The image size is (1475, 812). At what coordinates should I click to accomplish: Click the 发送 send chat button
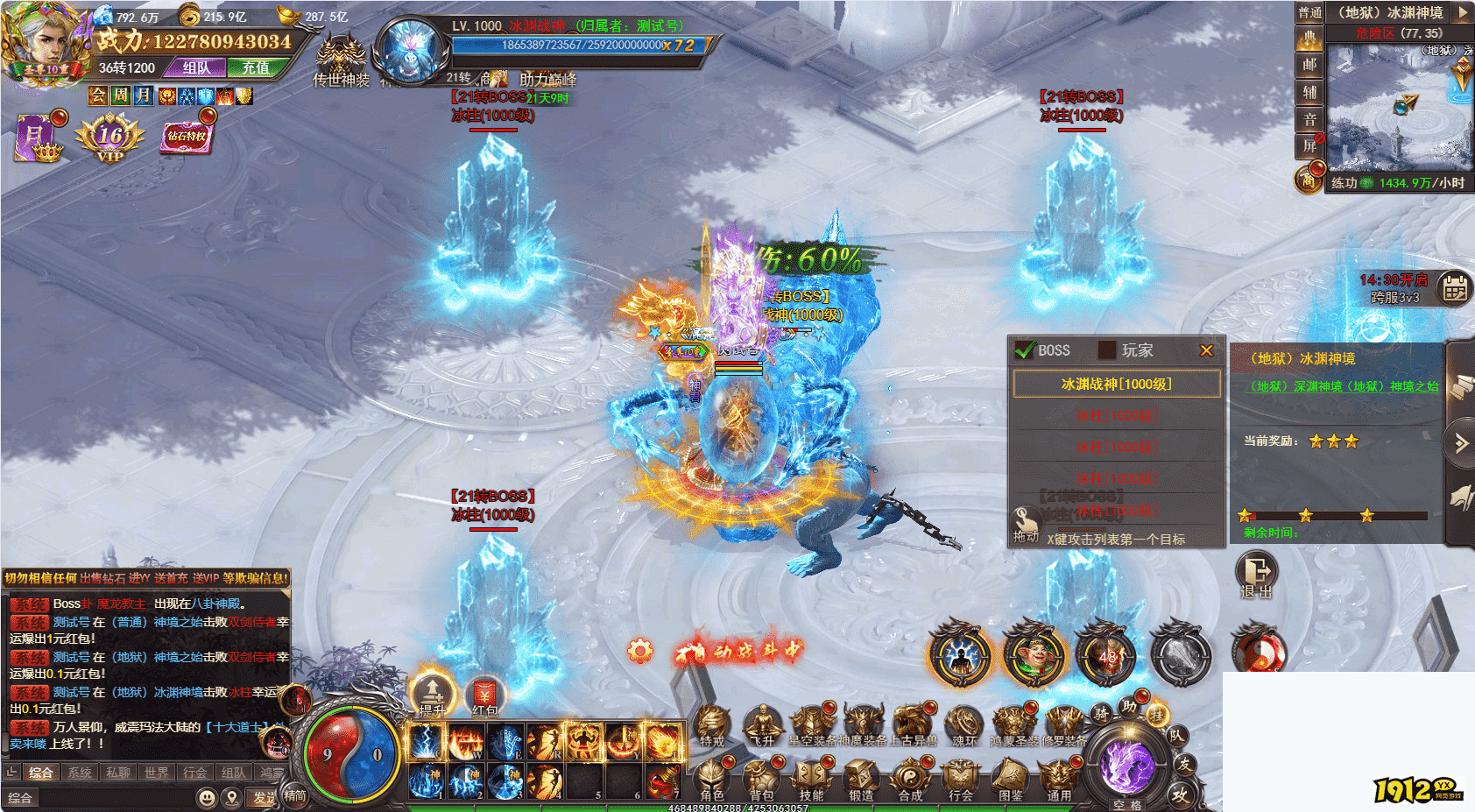coord(263,797)
